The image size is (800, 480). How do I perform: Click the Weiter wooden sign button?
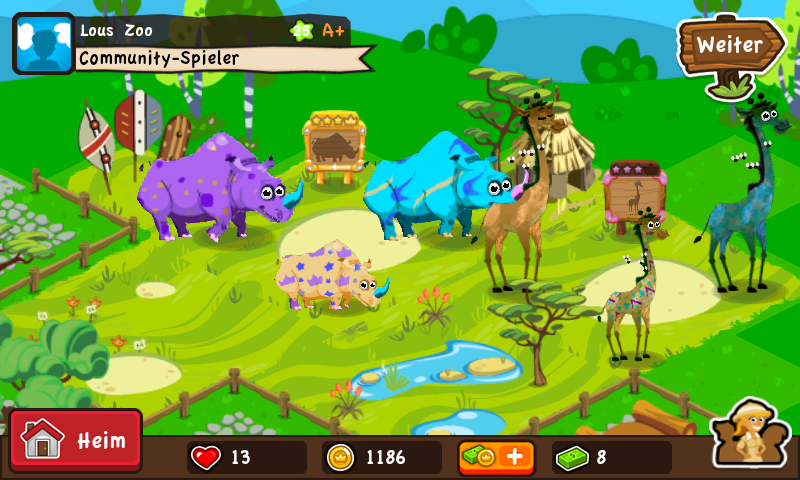(x=729, y=45)
